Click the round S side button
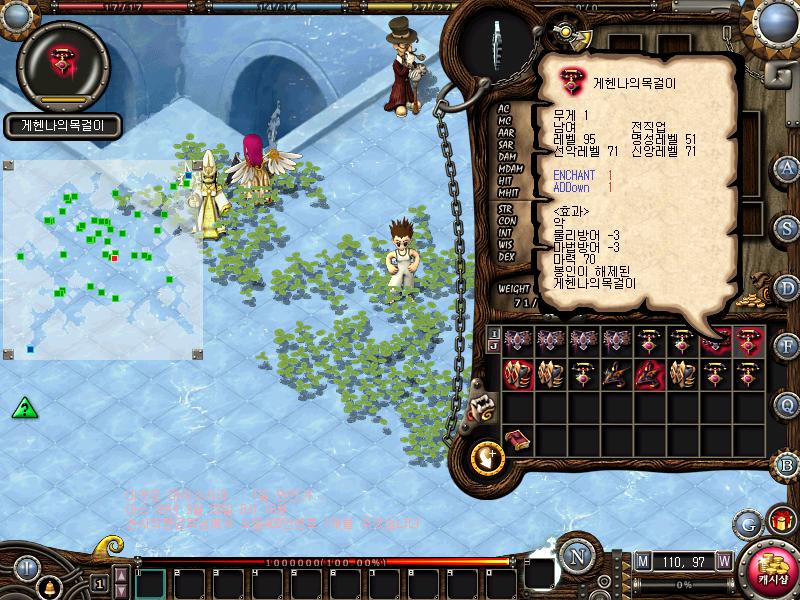This screenshot has width=800, height=600. click(787, 227)
